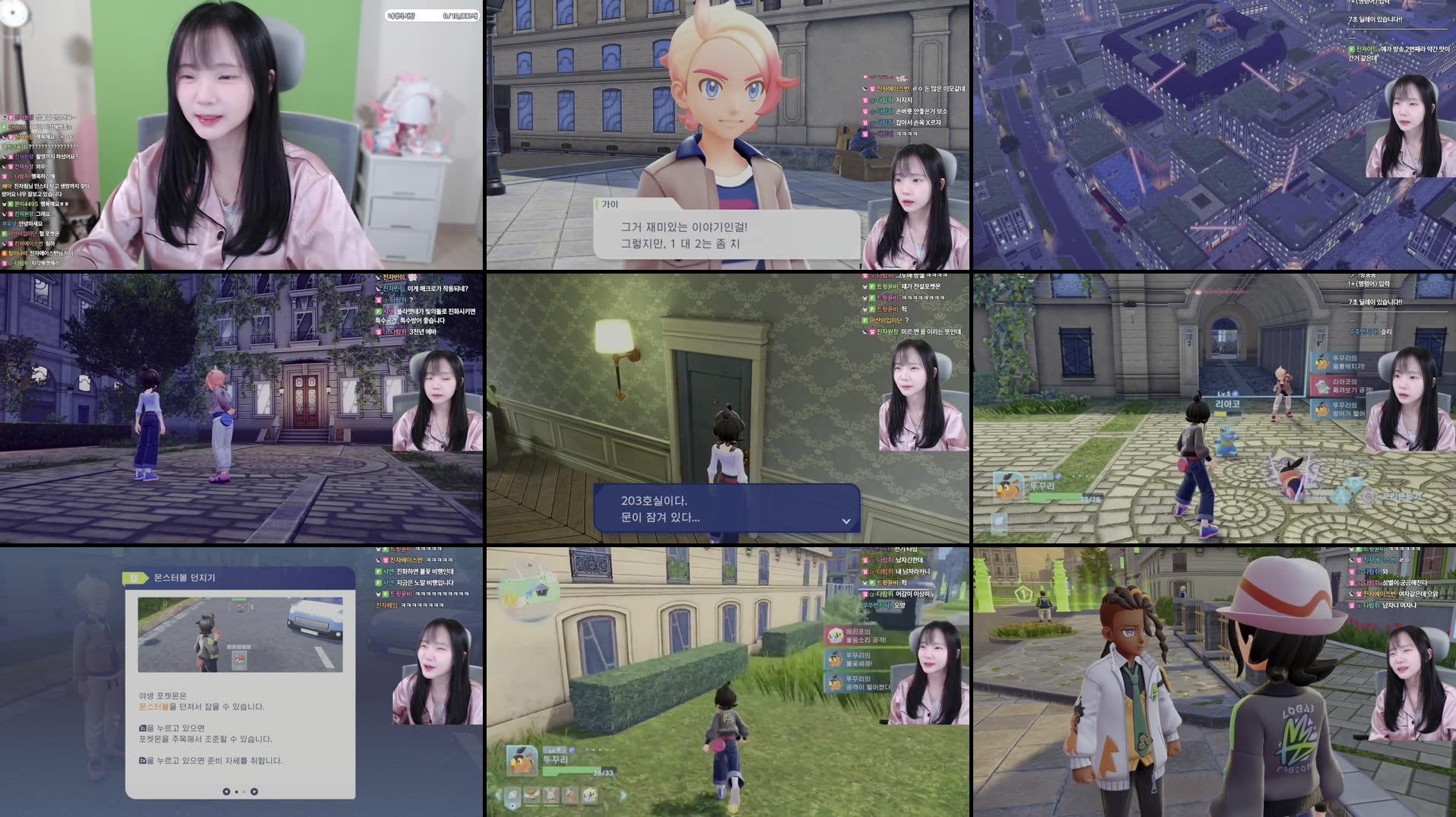Click the ZL button glyph in the tutorial text
Image resolution: width=1456 pixels, height=817 pixels.
(141, 727)
